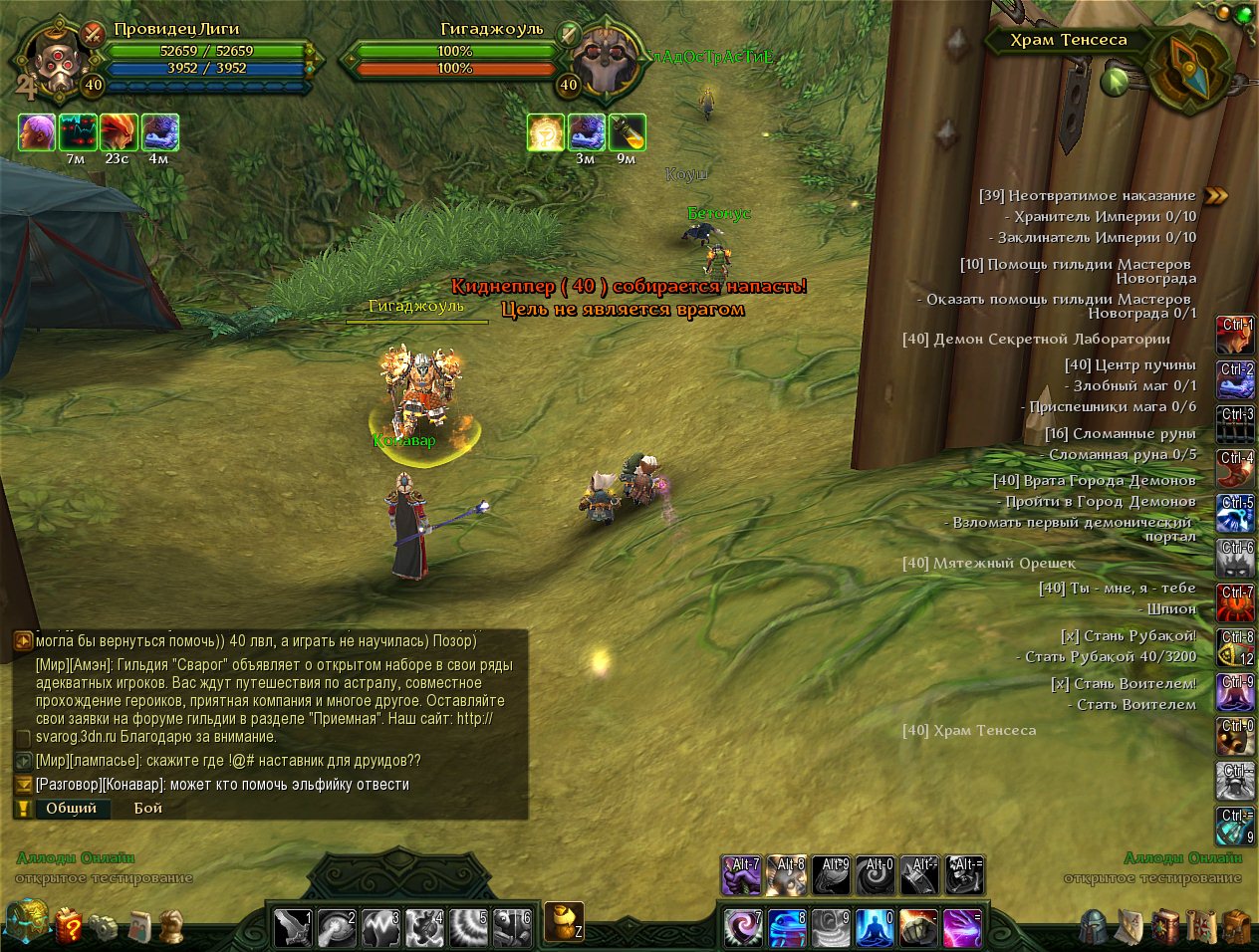
Task: Use the sack item in slot Z
Action: point(564,922)
